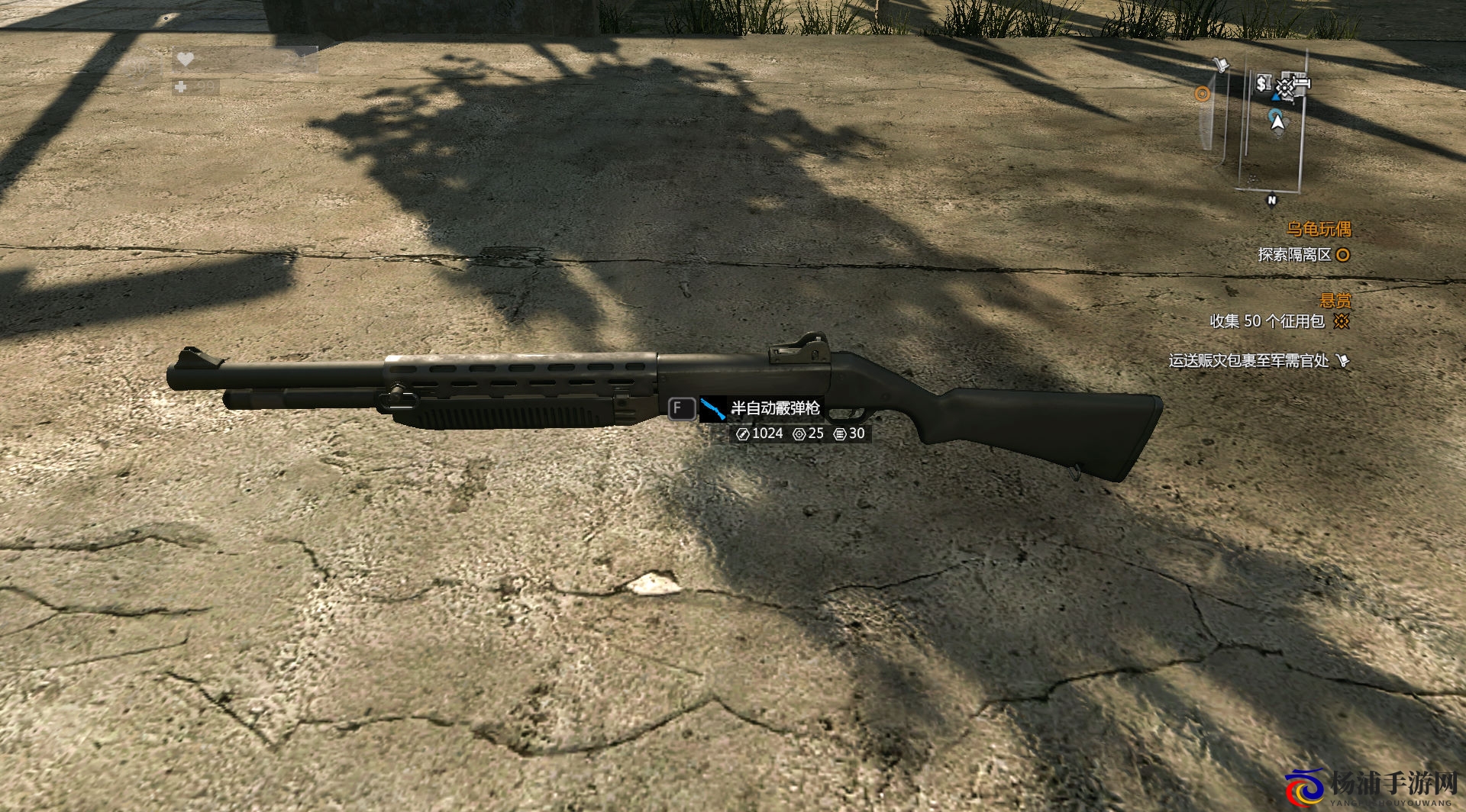Select the 运送赈灾包裹至军需官处 task
Viewport: 1466px width, 812px height.
1249,361
